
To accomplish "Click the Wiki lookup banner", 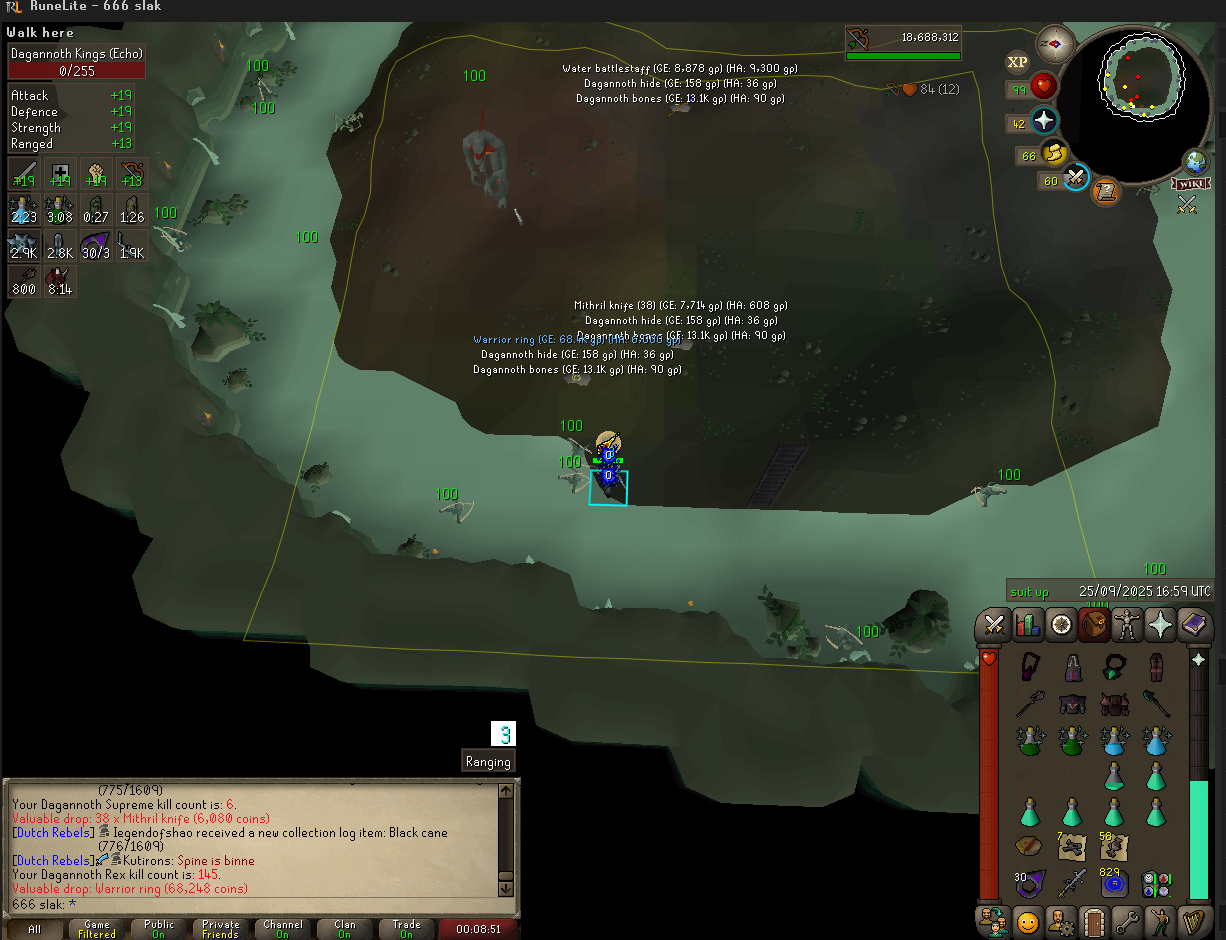I will 1188,184.
